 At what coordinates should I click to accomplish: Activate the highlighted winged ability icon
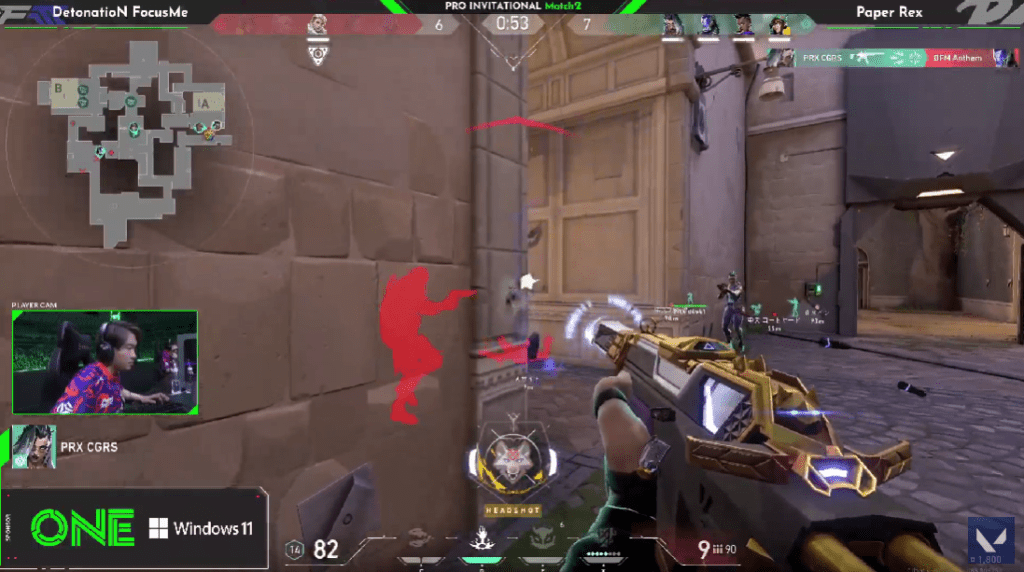[x=481, y=541]
